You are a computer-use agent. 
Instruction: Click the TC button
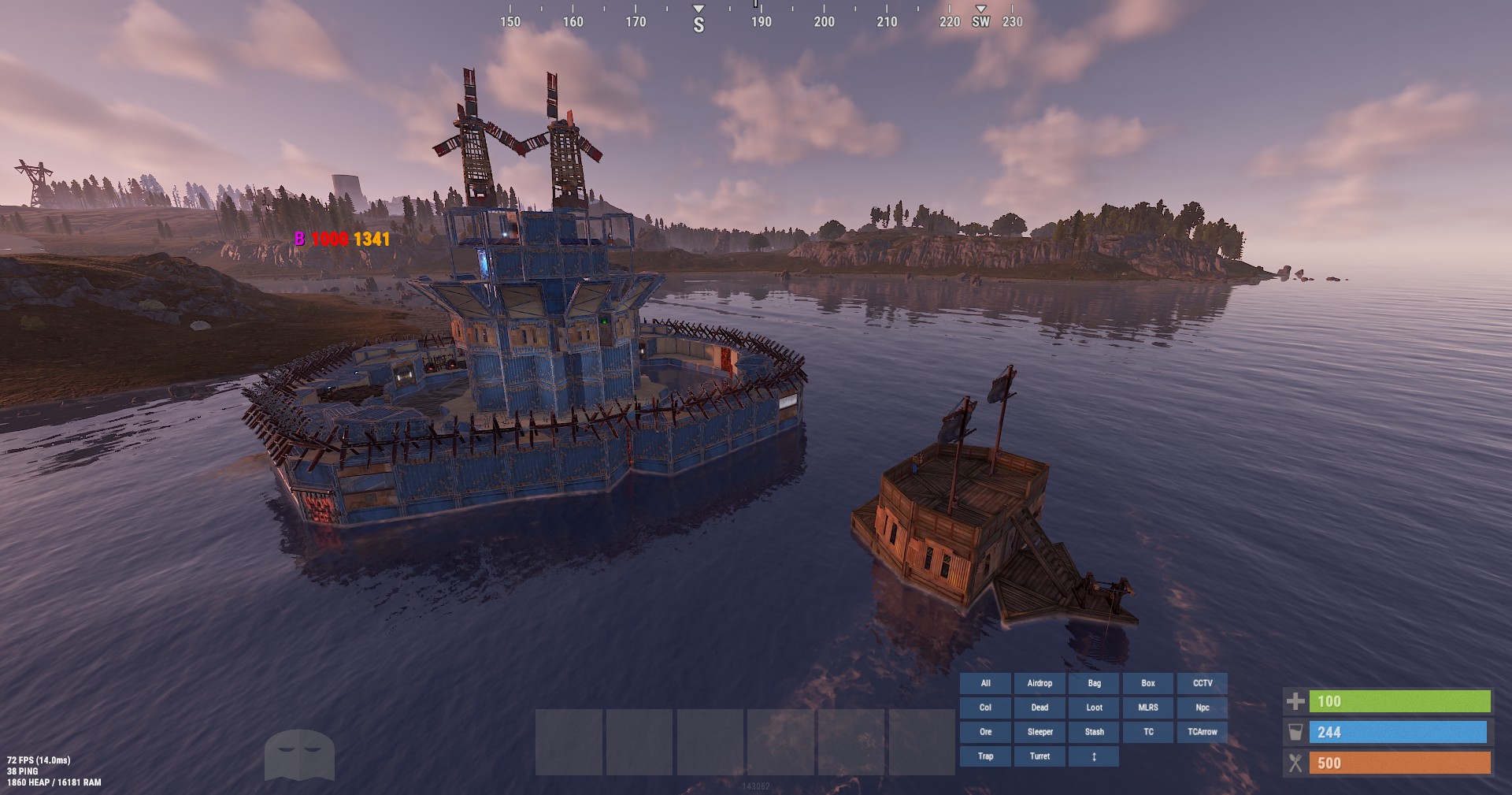point(1148,731)
